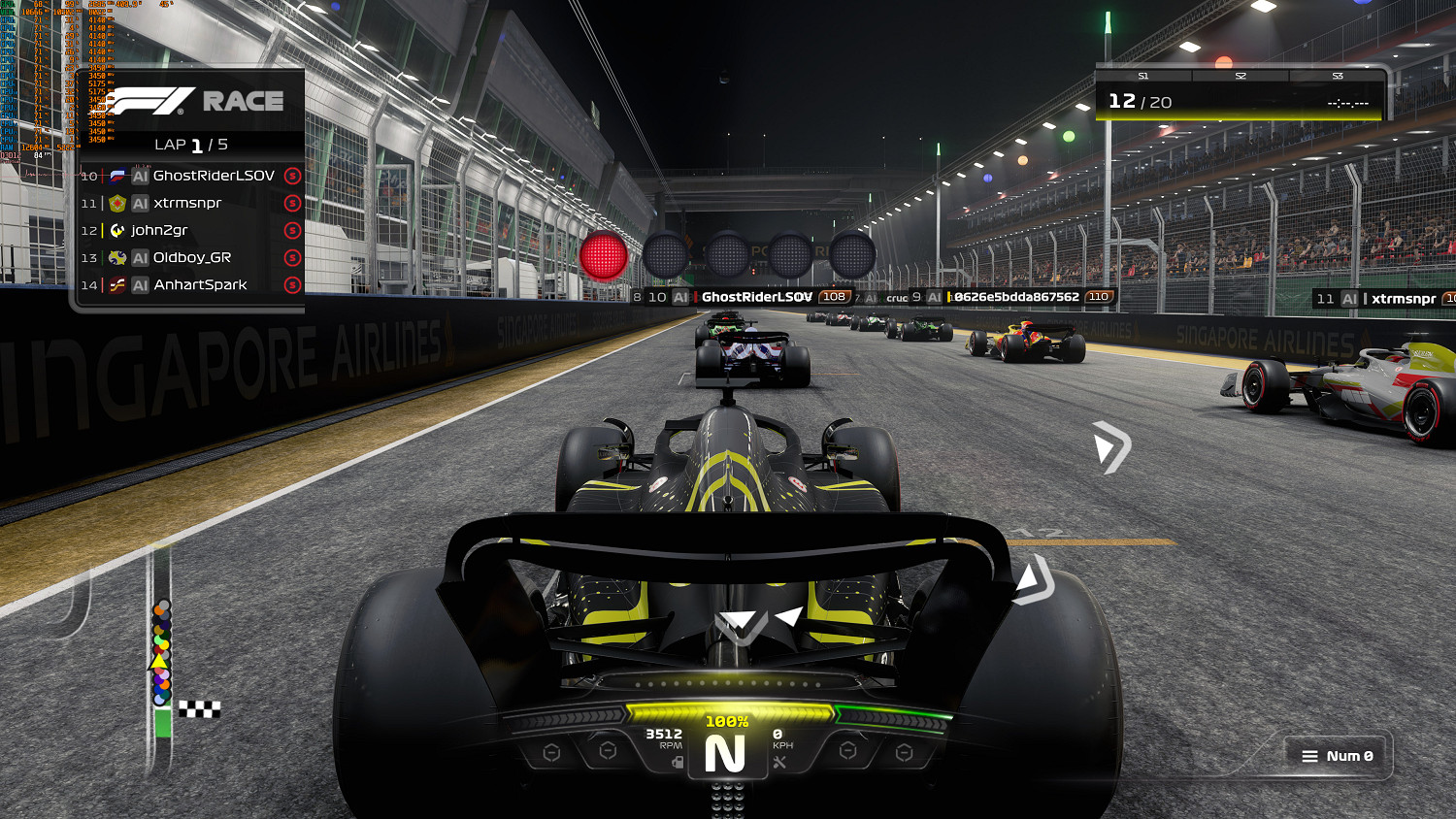The width and height of the screenshot is (1456, 819).
Task: Expand the chevron turn arrow on the right
Action: click(1112, 446)
